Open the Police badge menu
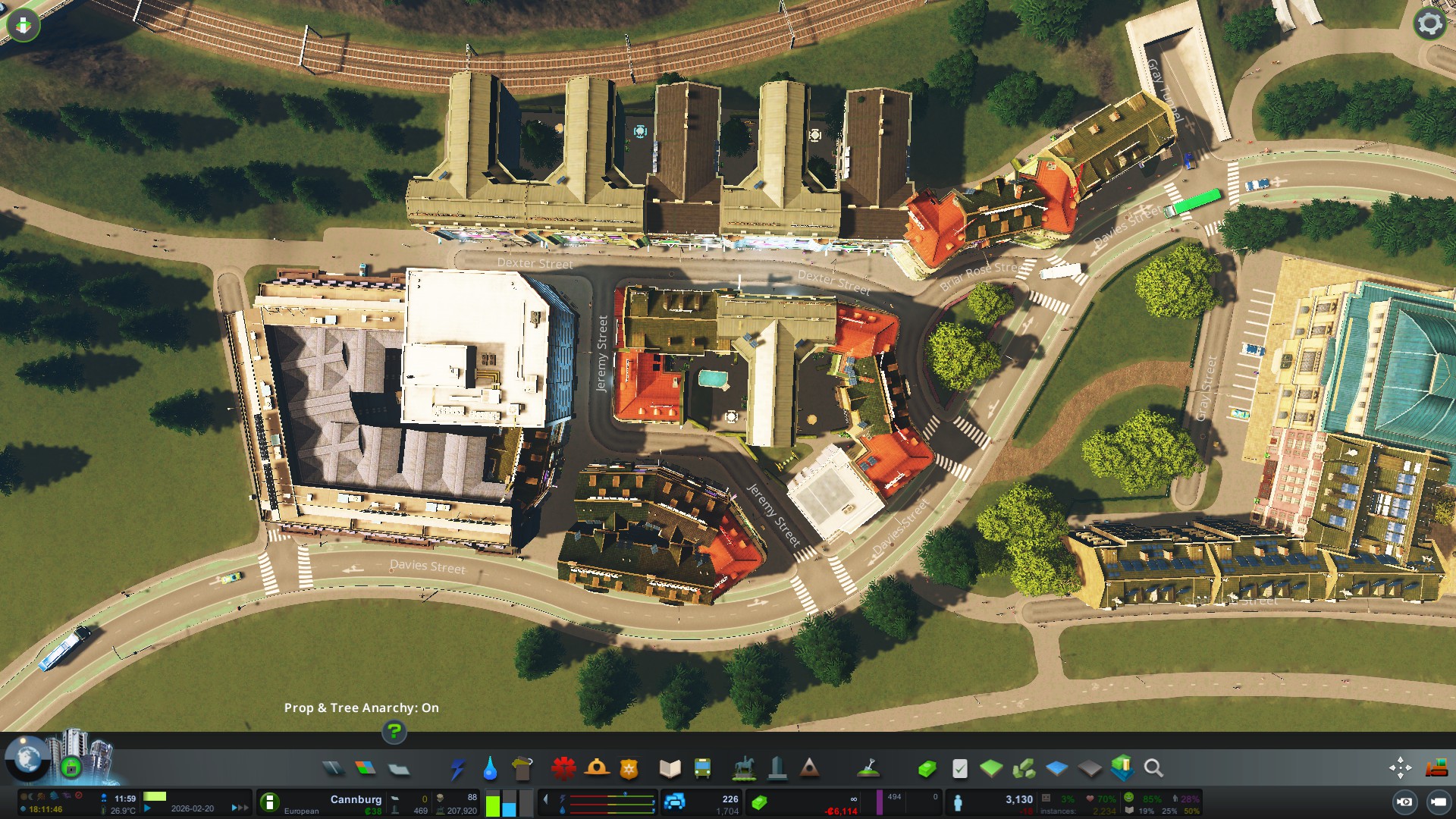The image size is (1456, 819). pyautogui.click(x=629, y=769)
